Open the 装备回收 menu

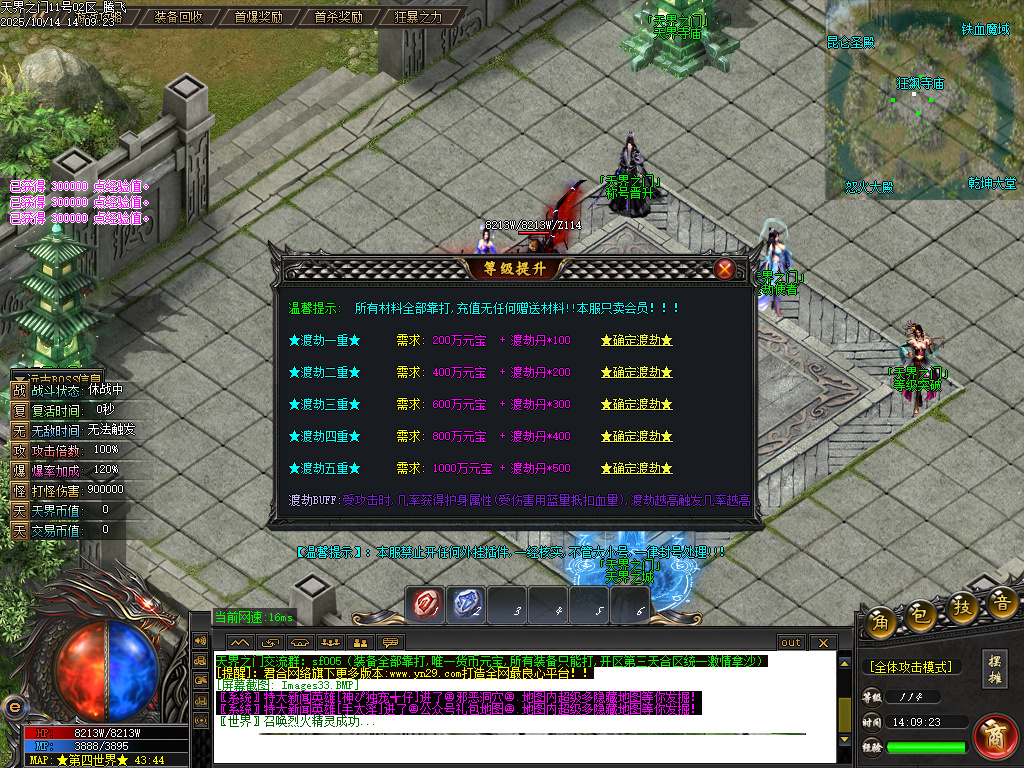click(178, 17)
